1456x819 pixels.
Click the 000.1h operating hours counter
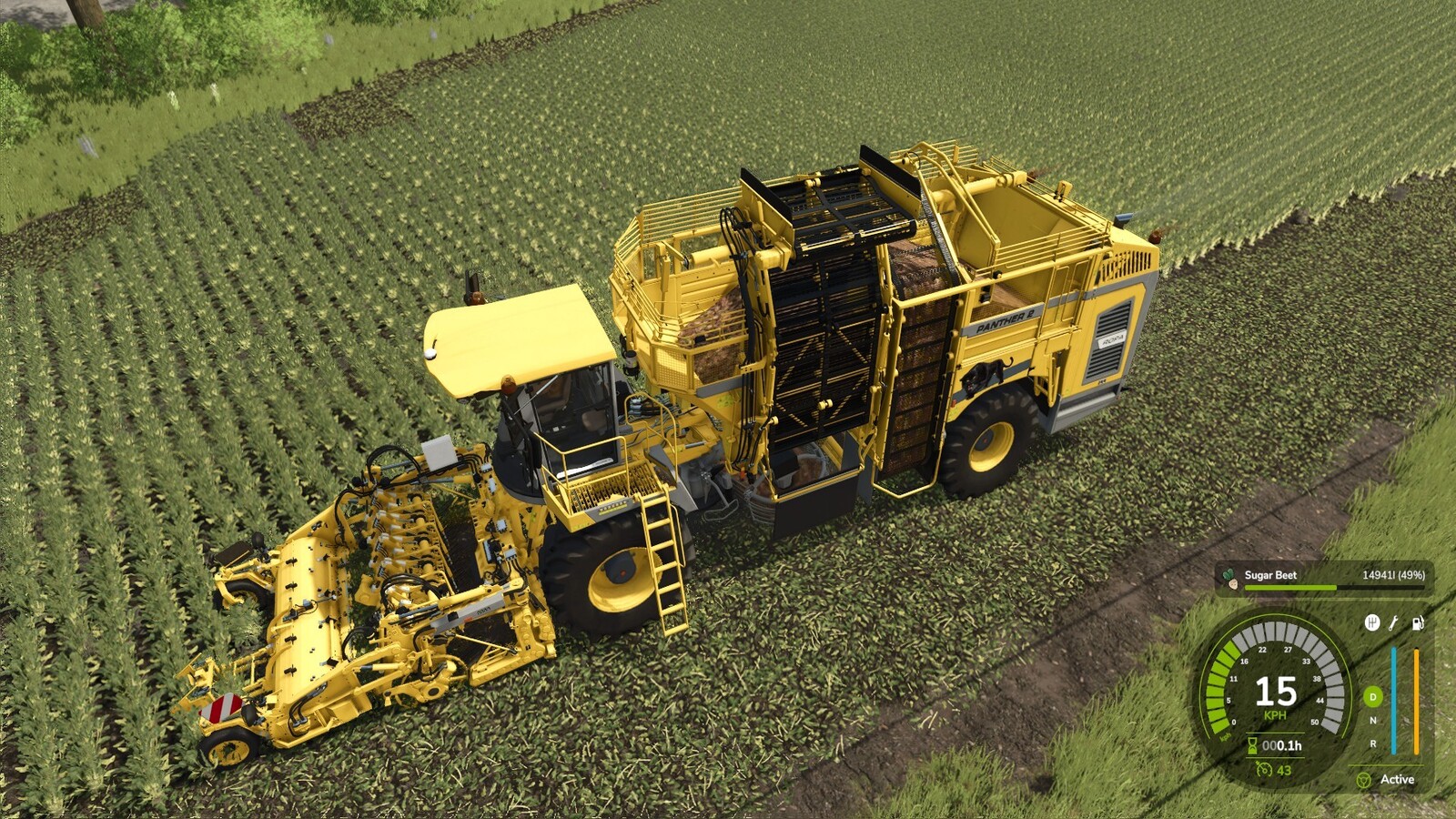1283,744
